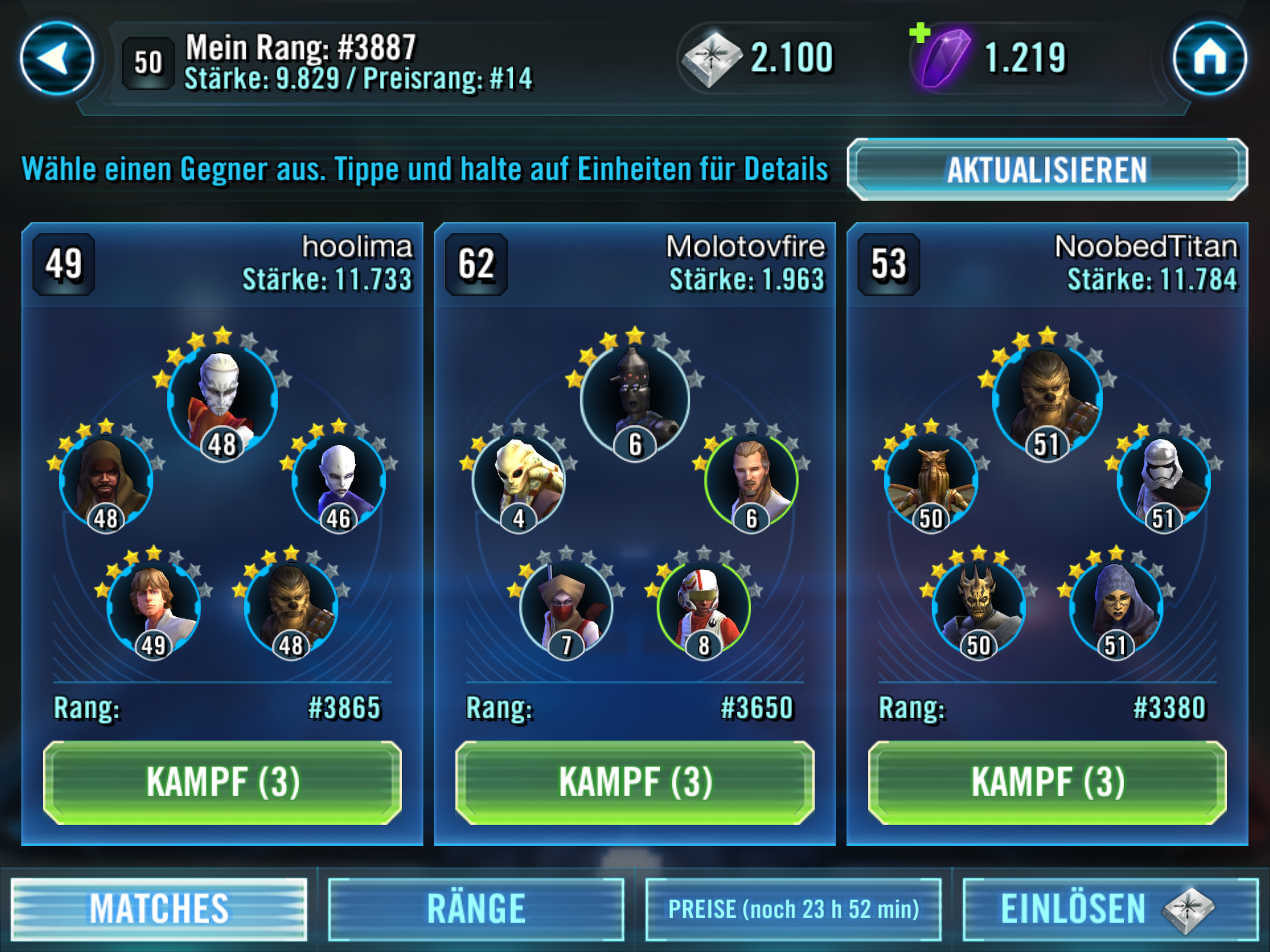The image size is (1270, 952).
Task: Fight Molotovfire with the Kampf button
Action: pos(635,782)
